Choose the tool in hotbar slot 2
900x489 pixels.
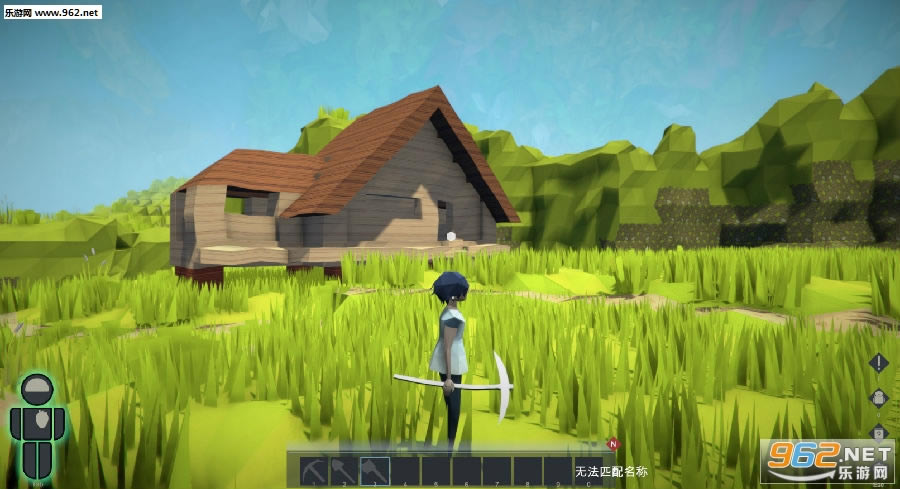pyautogui.click(x=344, y=470)
